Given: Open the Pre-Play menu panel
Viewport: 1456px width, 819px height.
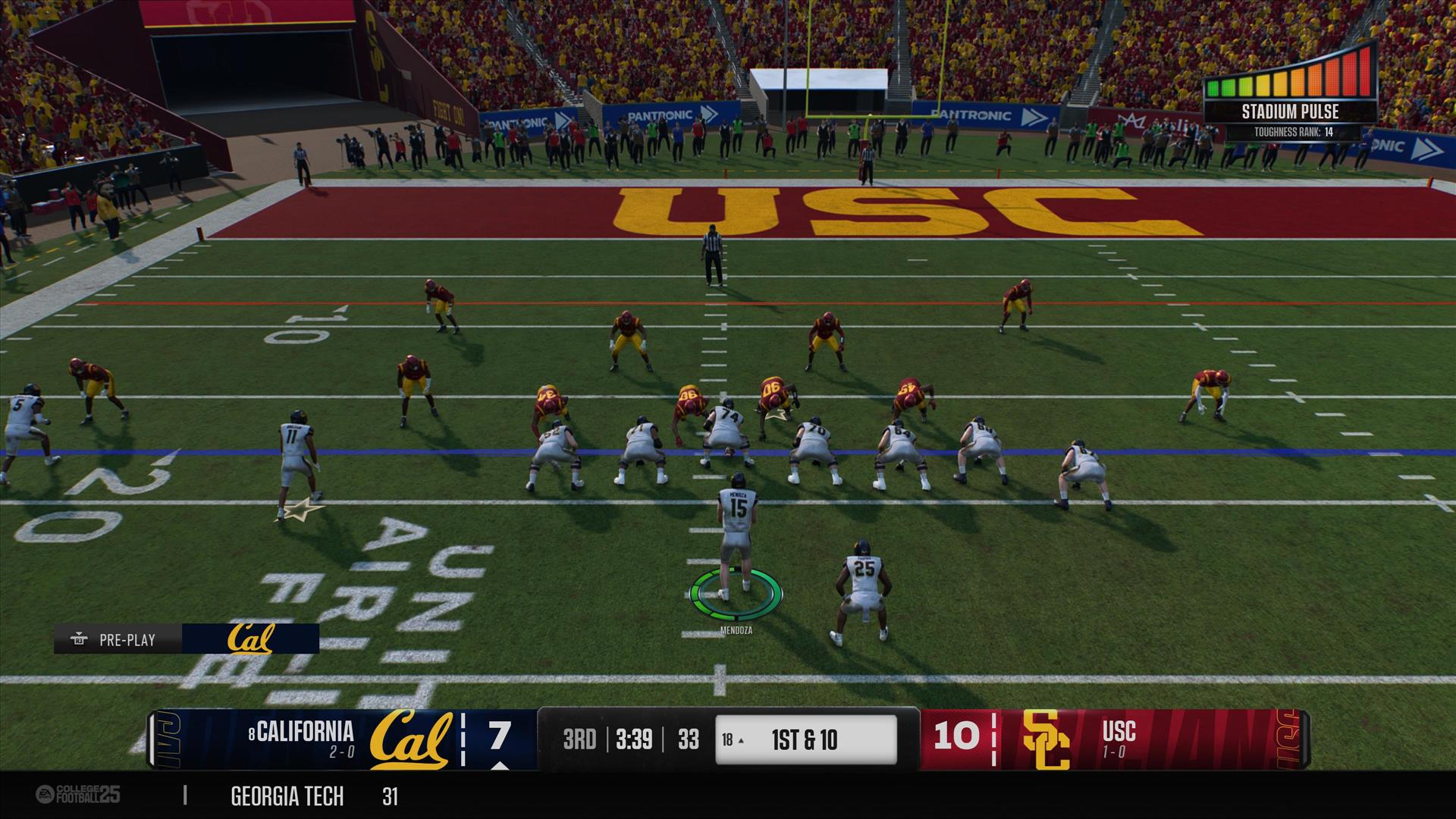Looking at the screenshot, I should (118, 639).
